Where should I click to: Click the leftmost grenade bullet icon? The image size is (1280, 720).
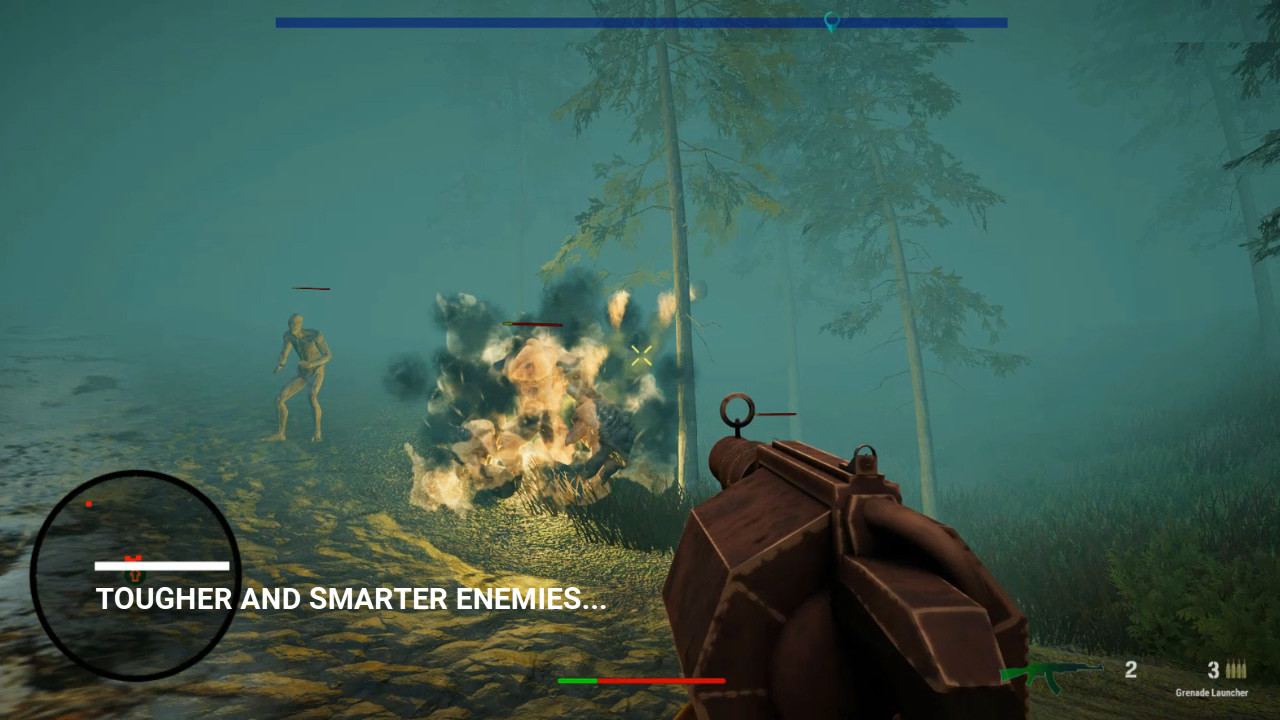pos(1229,671)
